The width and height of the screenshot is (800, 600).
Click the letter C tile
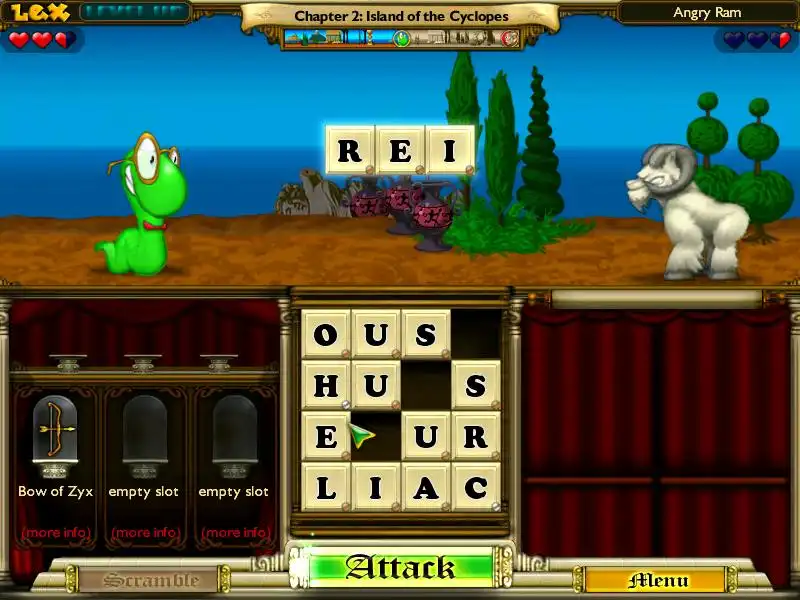click(x=476, y=488)
